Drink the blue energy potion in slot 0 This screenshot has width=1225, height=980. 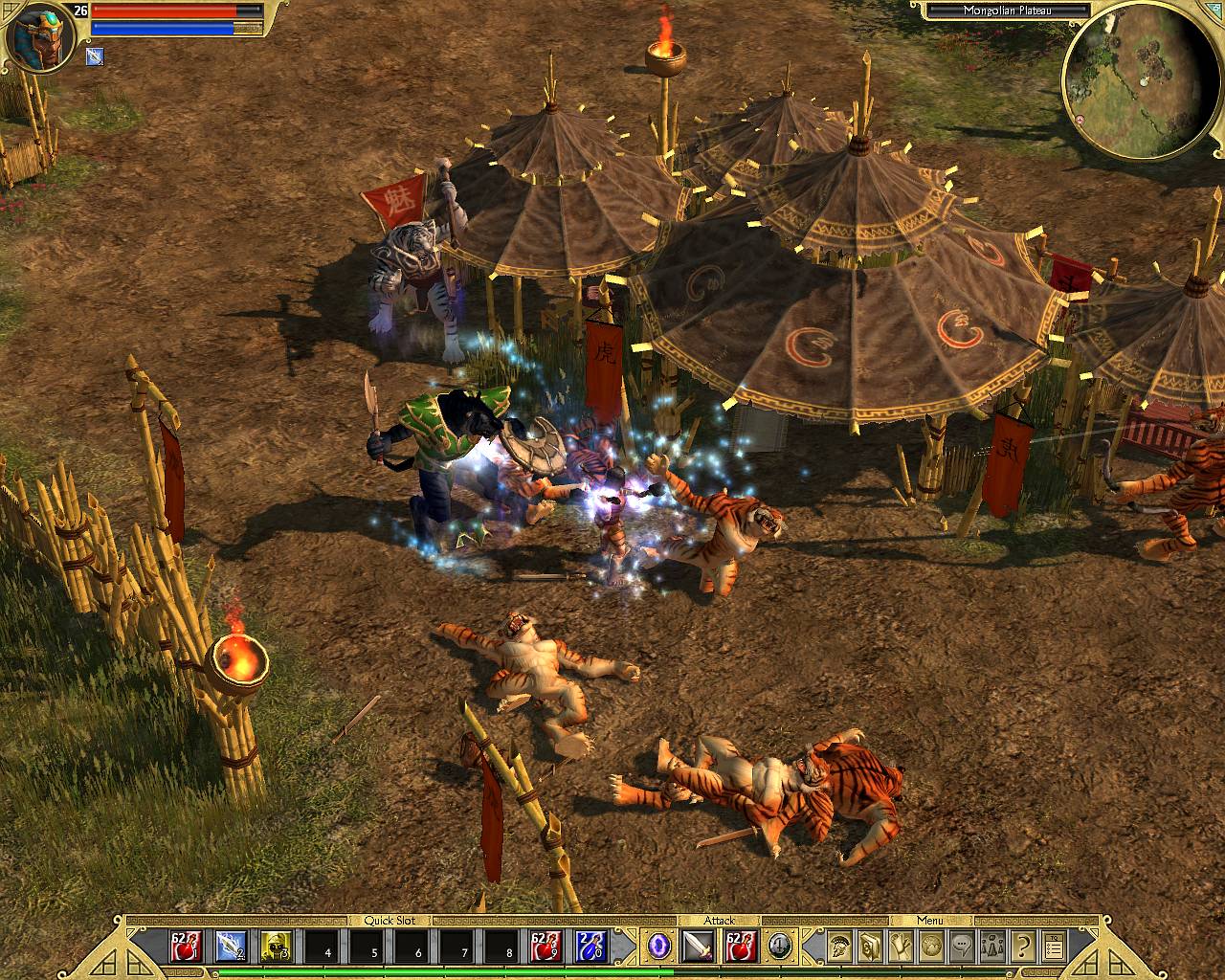(x=590, y=947)
